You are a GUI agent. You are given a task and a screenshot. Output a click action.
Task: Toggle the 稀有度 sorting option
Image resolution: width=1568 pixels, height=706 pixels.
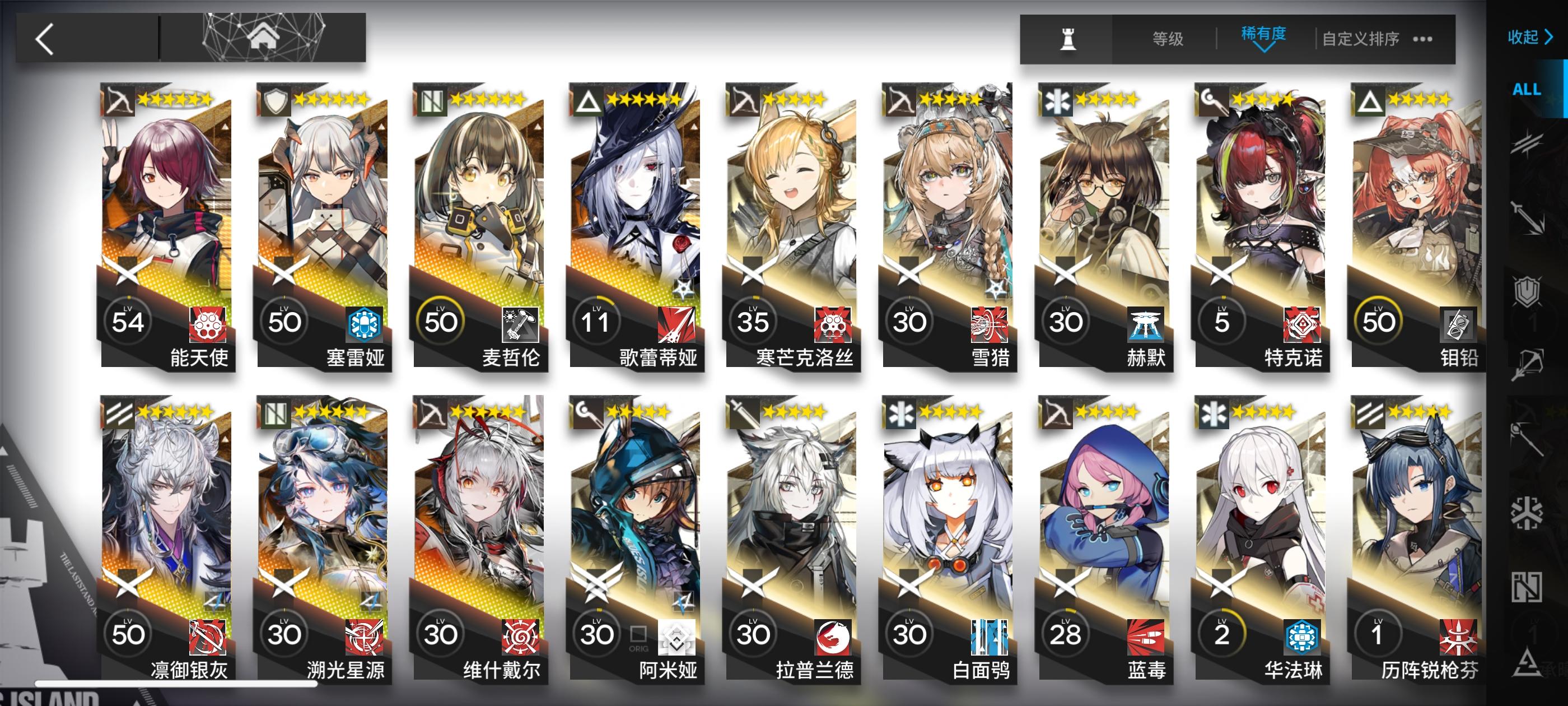(x=1263, y=35)
